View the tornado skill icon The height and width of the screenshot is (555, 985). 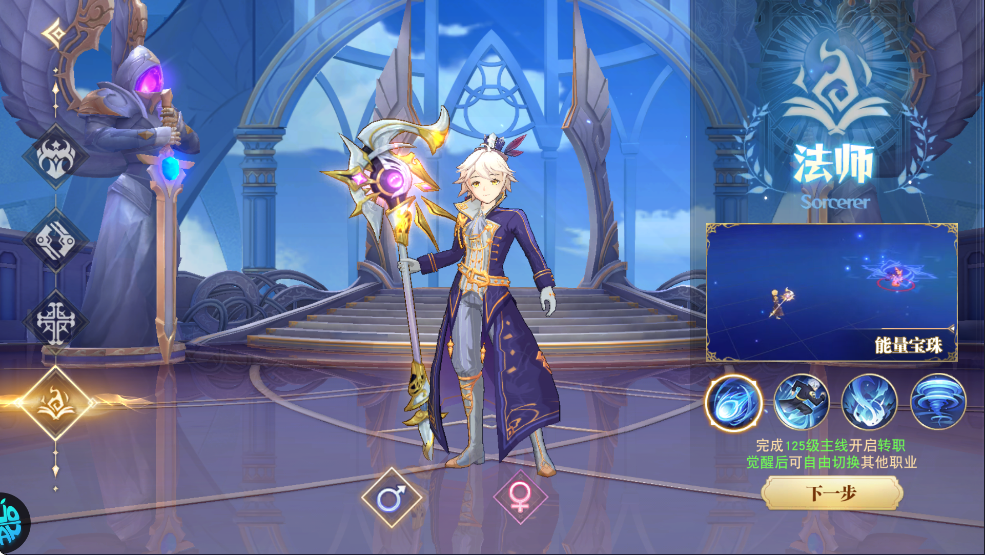(937, 402)
